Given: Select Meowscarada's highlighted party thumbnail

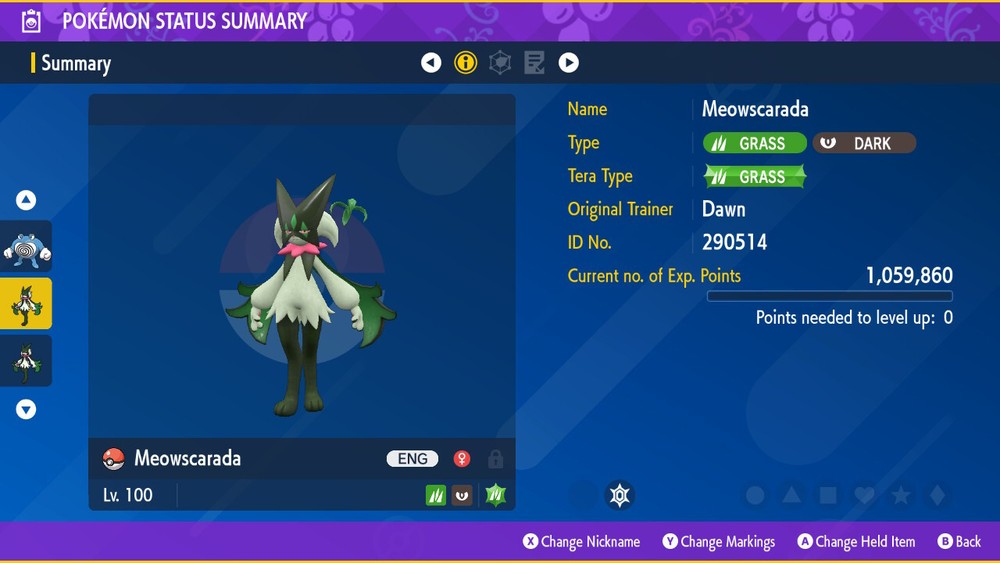Looking at the screenshot, I should 26,304.
